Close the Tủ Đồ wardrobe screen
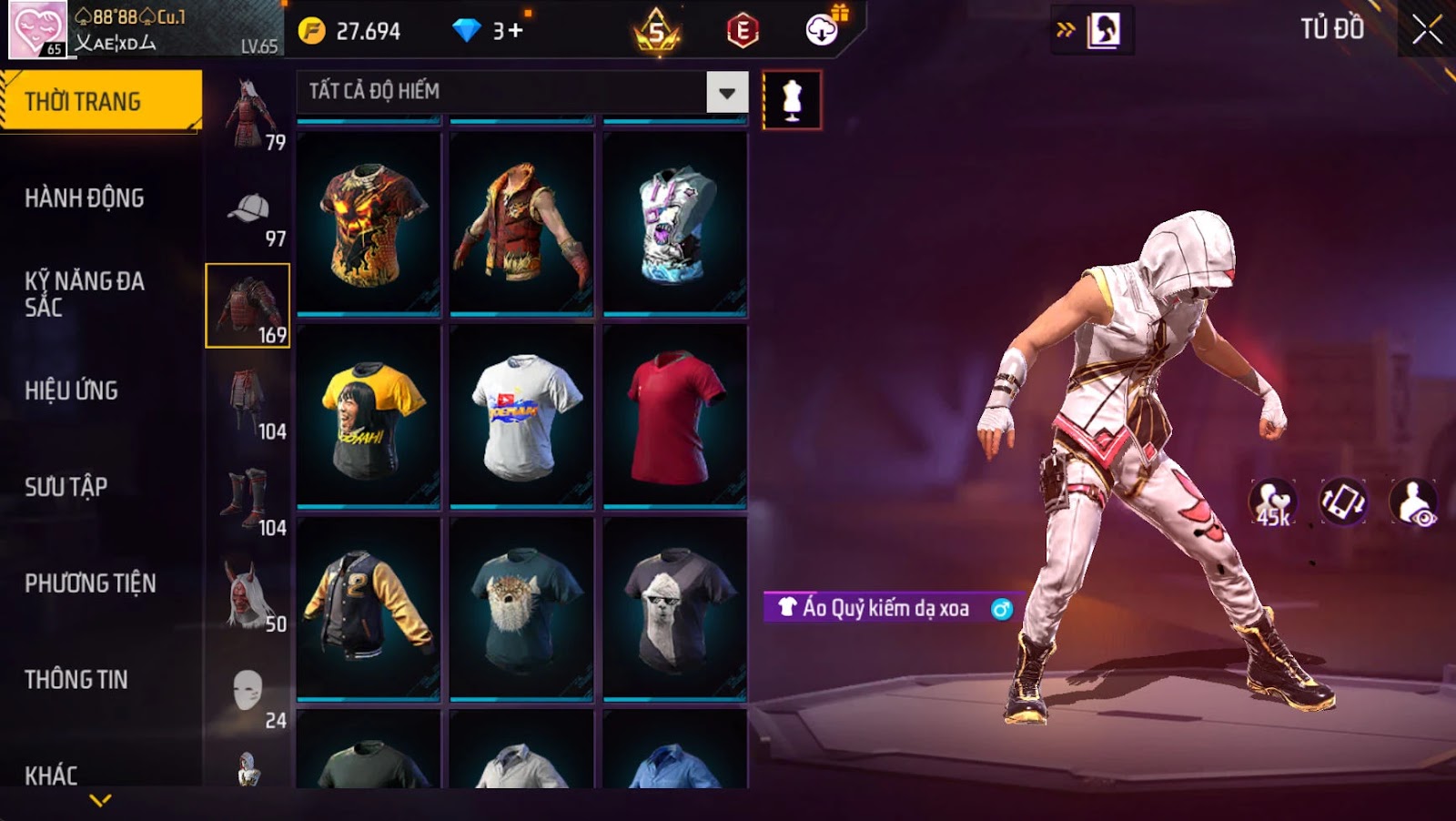 point(1426,30)
